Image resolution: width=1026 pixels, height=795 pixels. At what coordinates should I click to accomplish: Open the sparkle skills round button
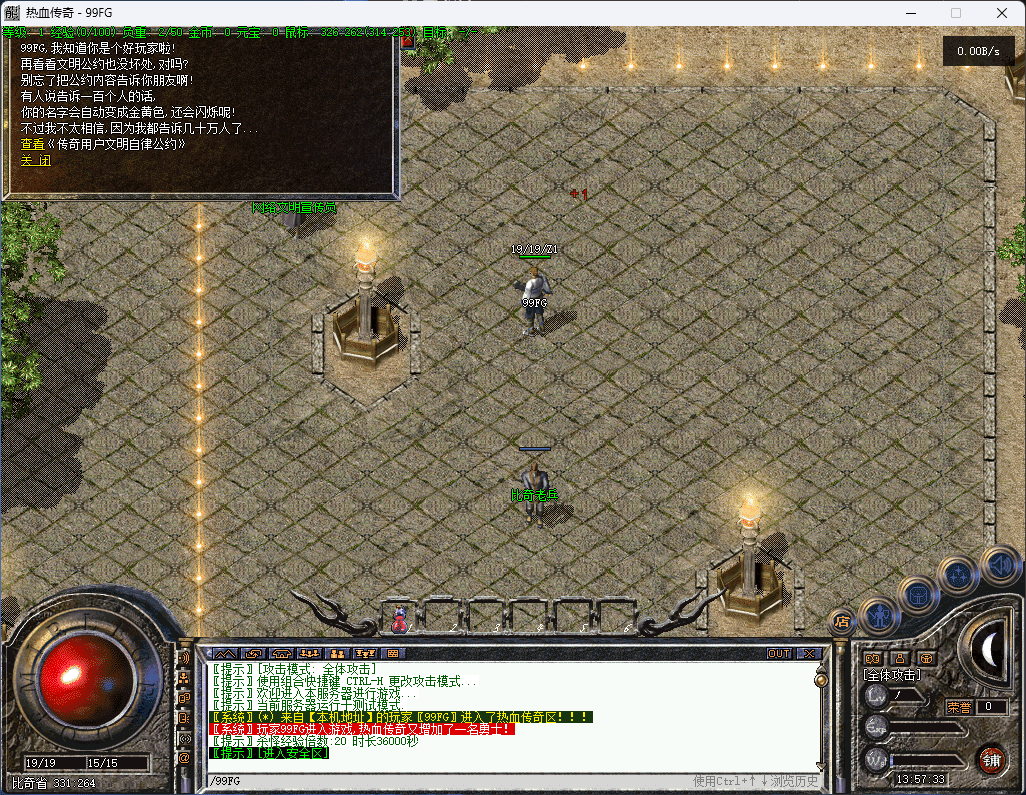(958, 576)
